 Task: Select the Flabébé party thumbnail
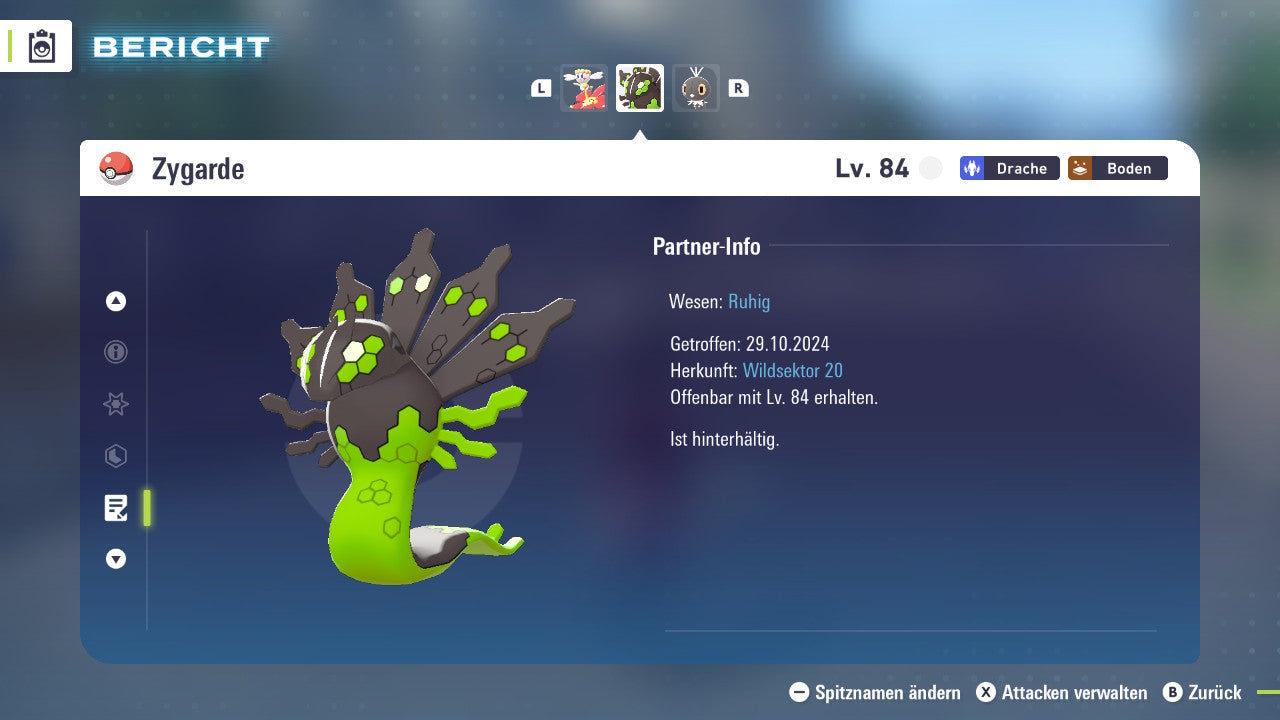584,88
